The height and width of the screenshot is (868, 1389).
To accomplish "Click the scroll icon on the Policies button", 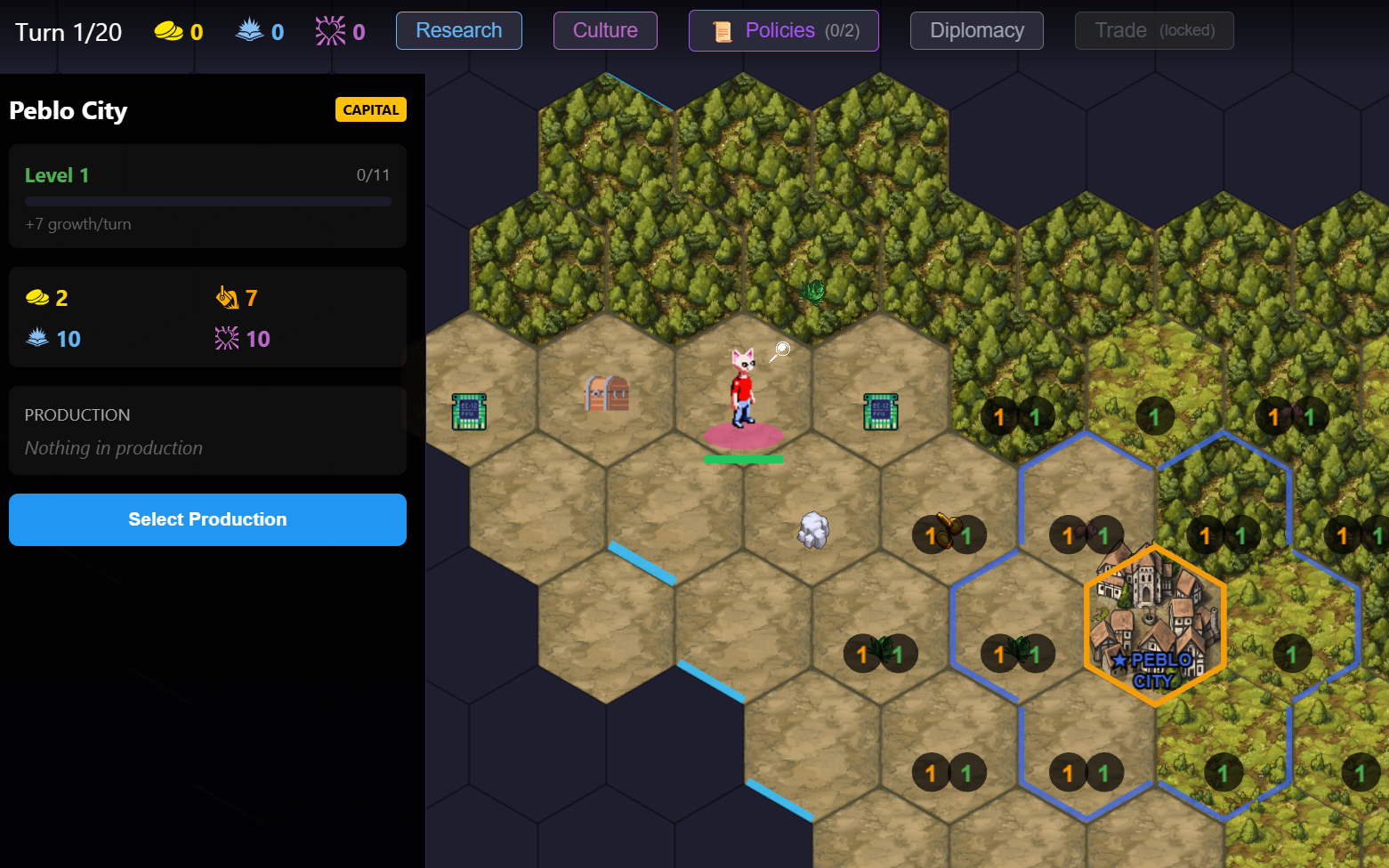I will [x=723, y=29].
